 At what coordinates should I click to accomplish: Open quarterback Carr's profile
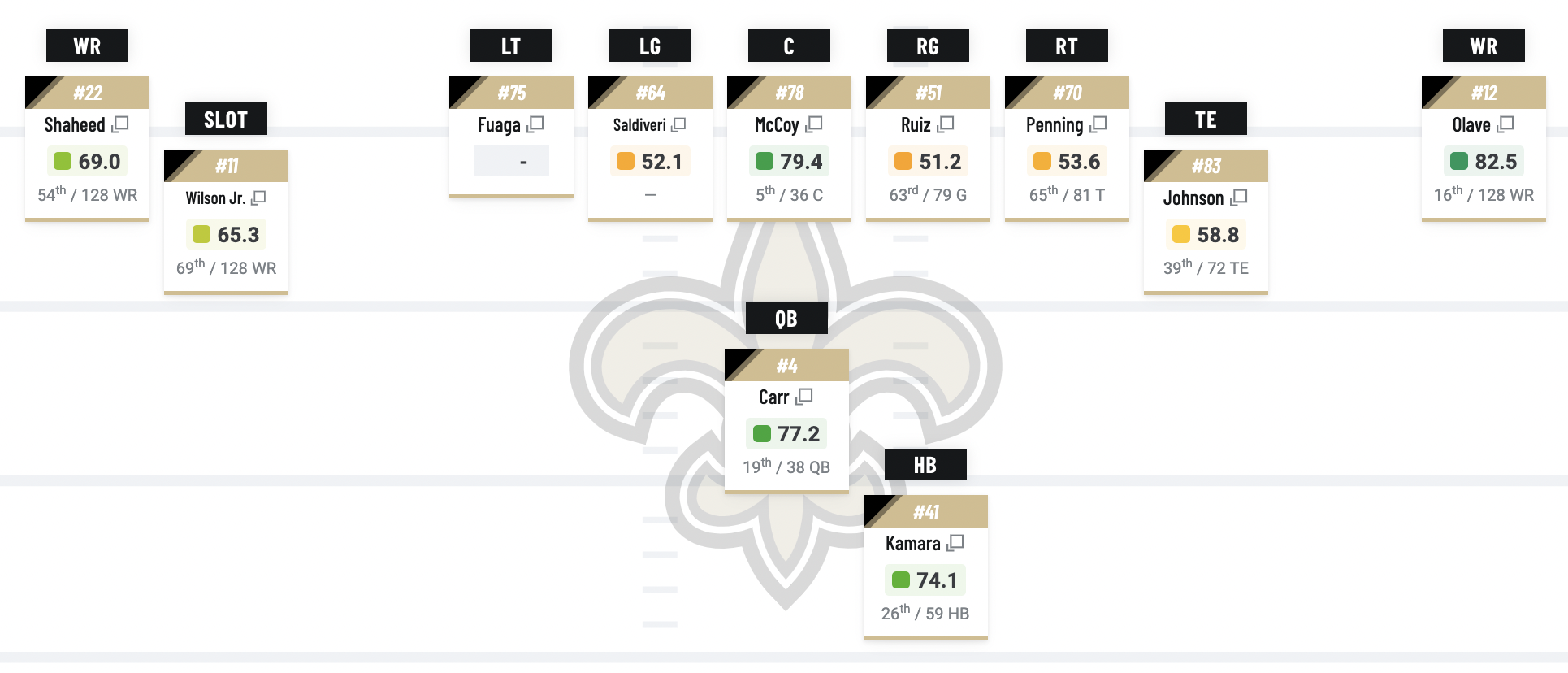[x=773, y=397]
